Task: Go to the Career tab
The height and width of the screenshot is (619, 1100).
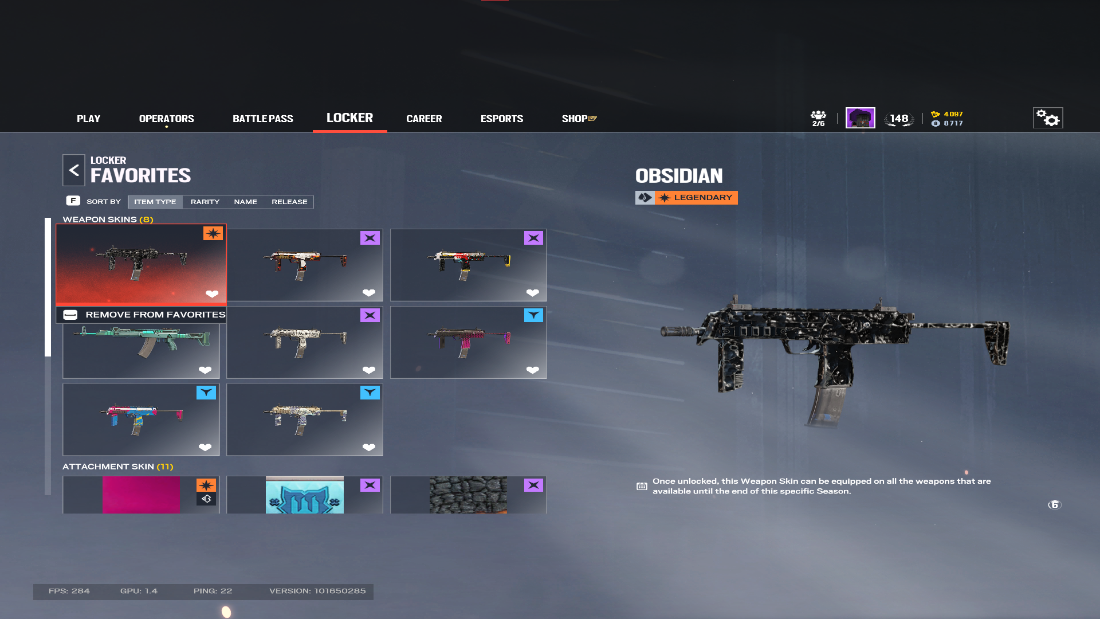Action: (424, 119)
